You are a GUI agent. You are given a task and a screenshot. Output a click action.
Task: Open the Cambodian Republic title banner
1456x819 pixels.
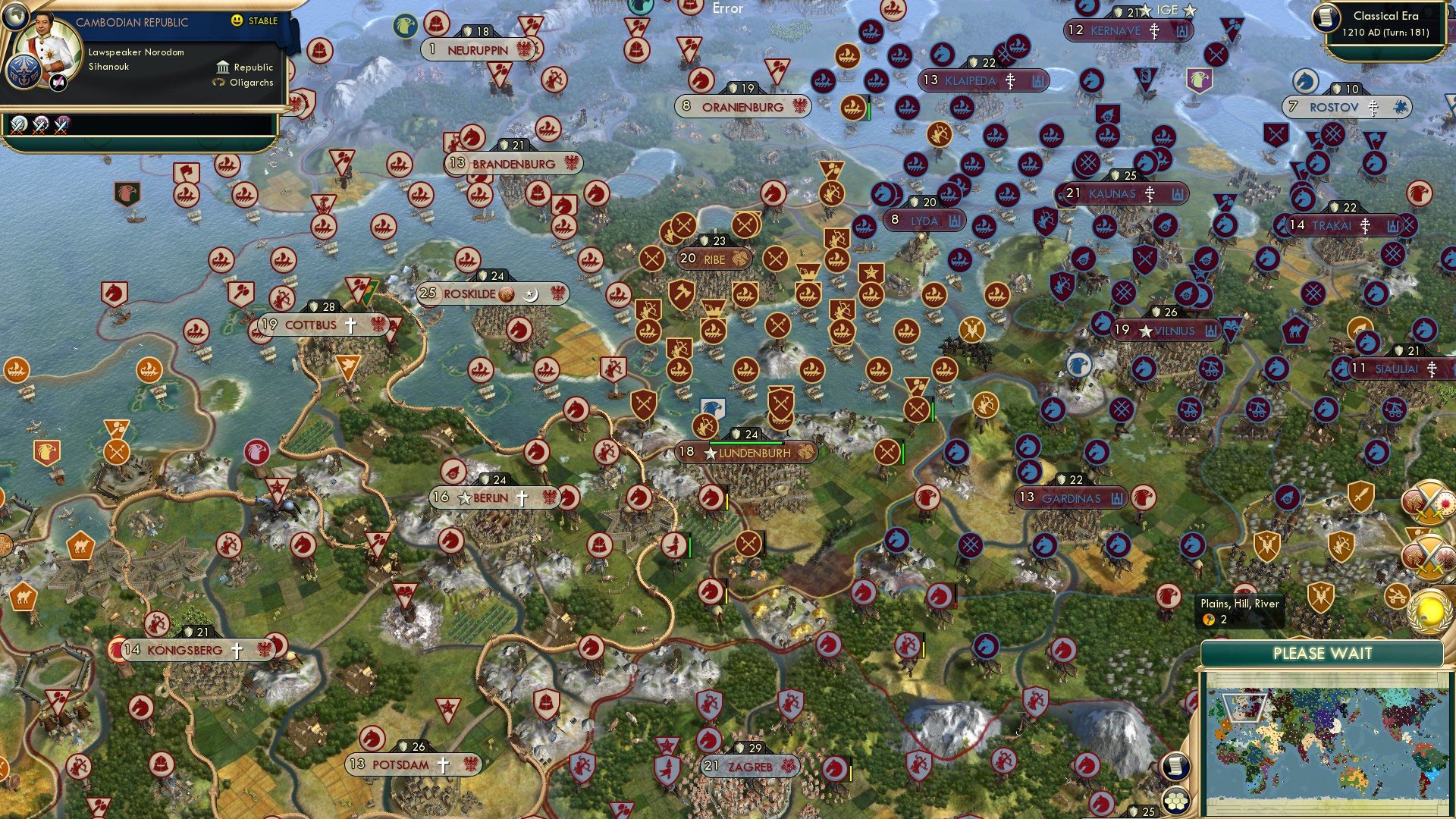point(133,21)
